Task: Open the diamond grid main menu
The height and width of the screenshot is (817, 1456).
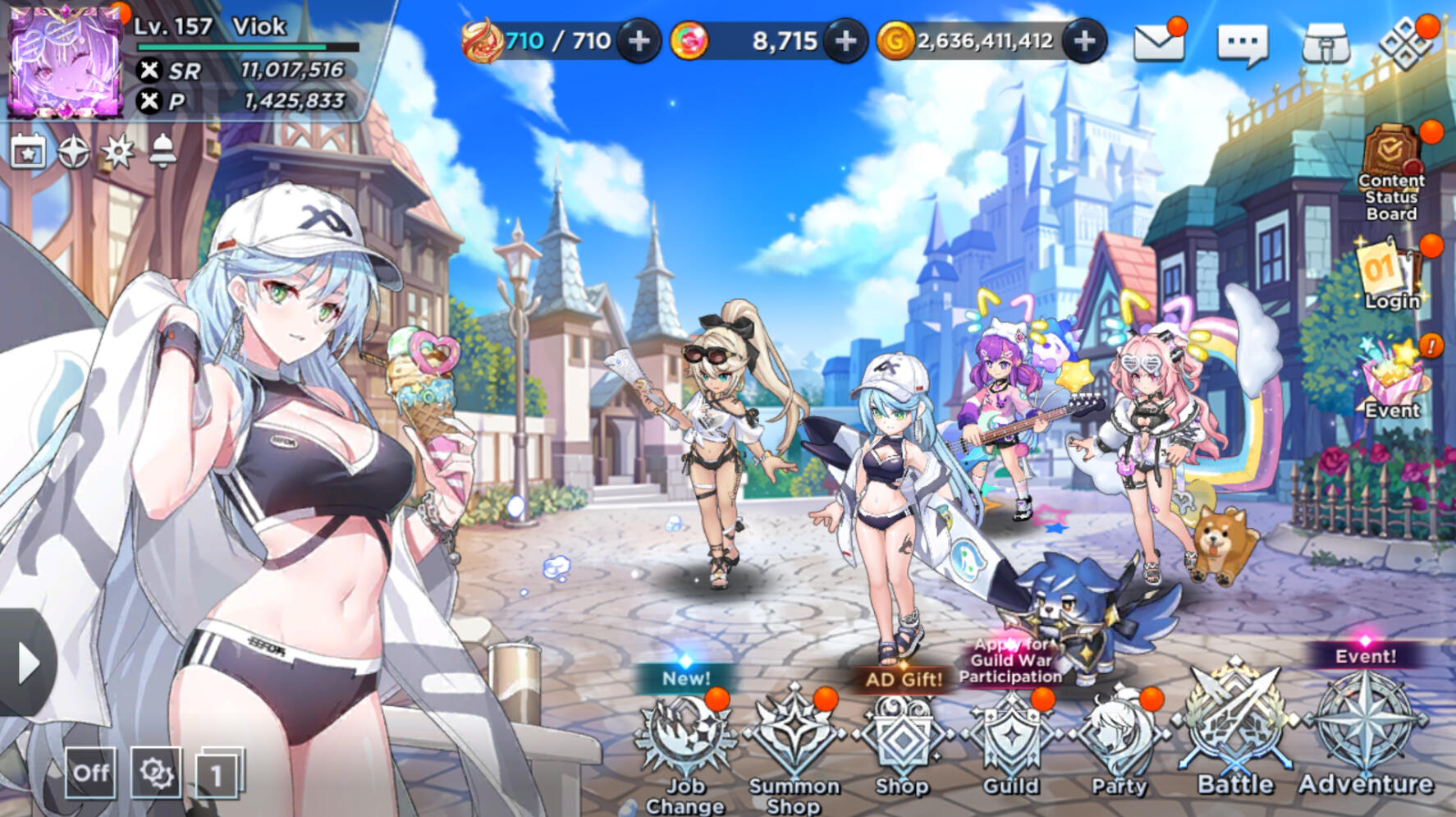Action: (x=1405, y=44)
